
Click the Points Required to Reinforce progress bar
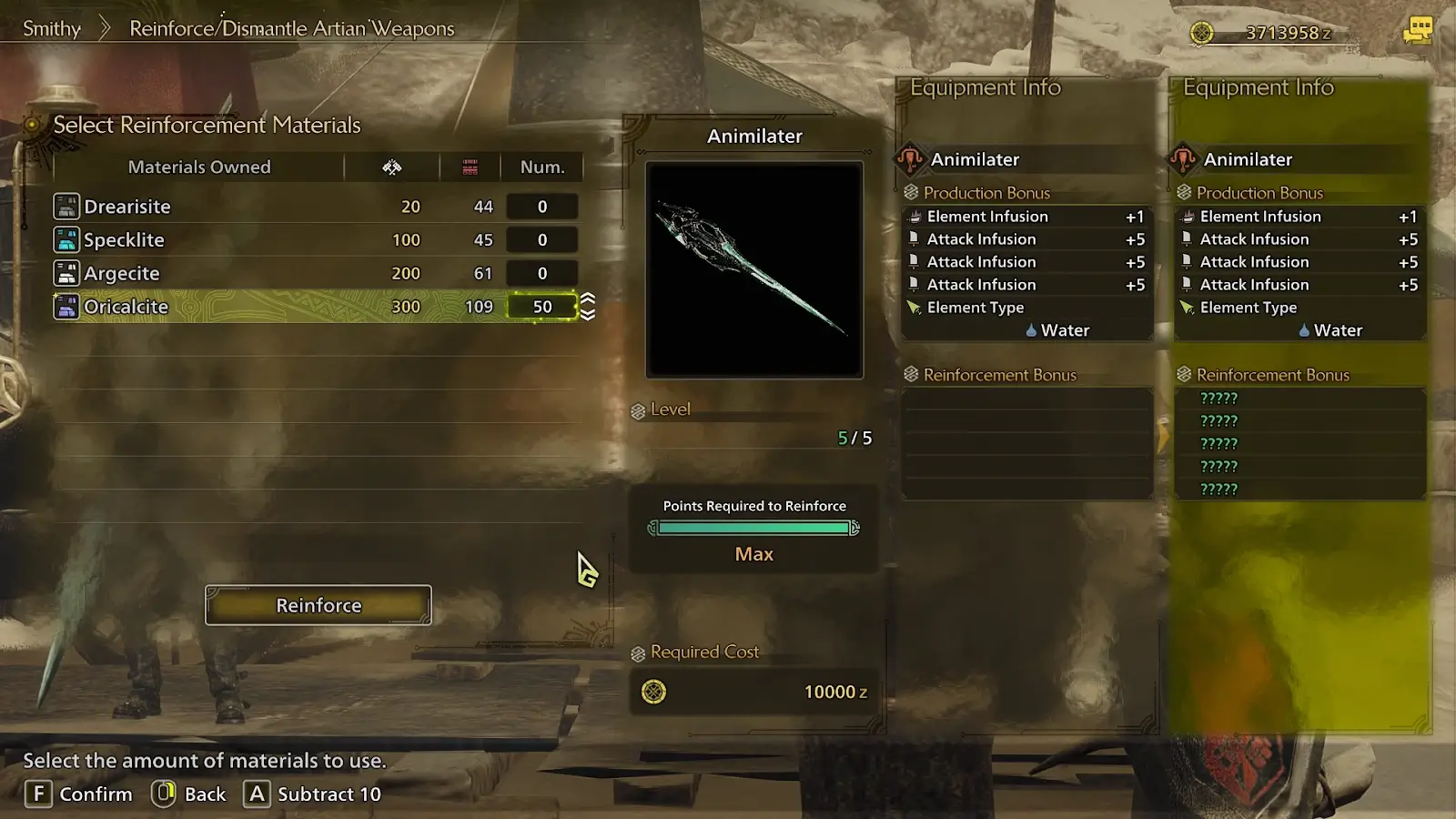pos(753,528)
